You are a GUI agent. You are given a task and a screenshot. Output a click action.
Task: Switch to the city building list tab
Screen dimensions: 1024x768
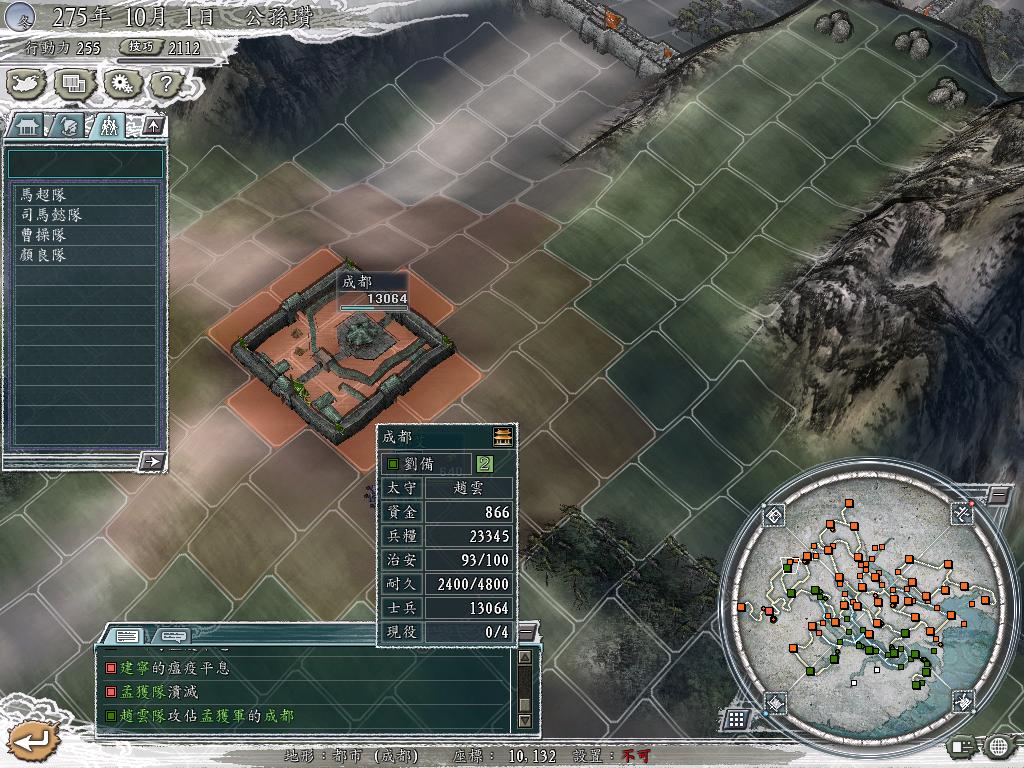click(26, 126)
